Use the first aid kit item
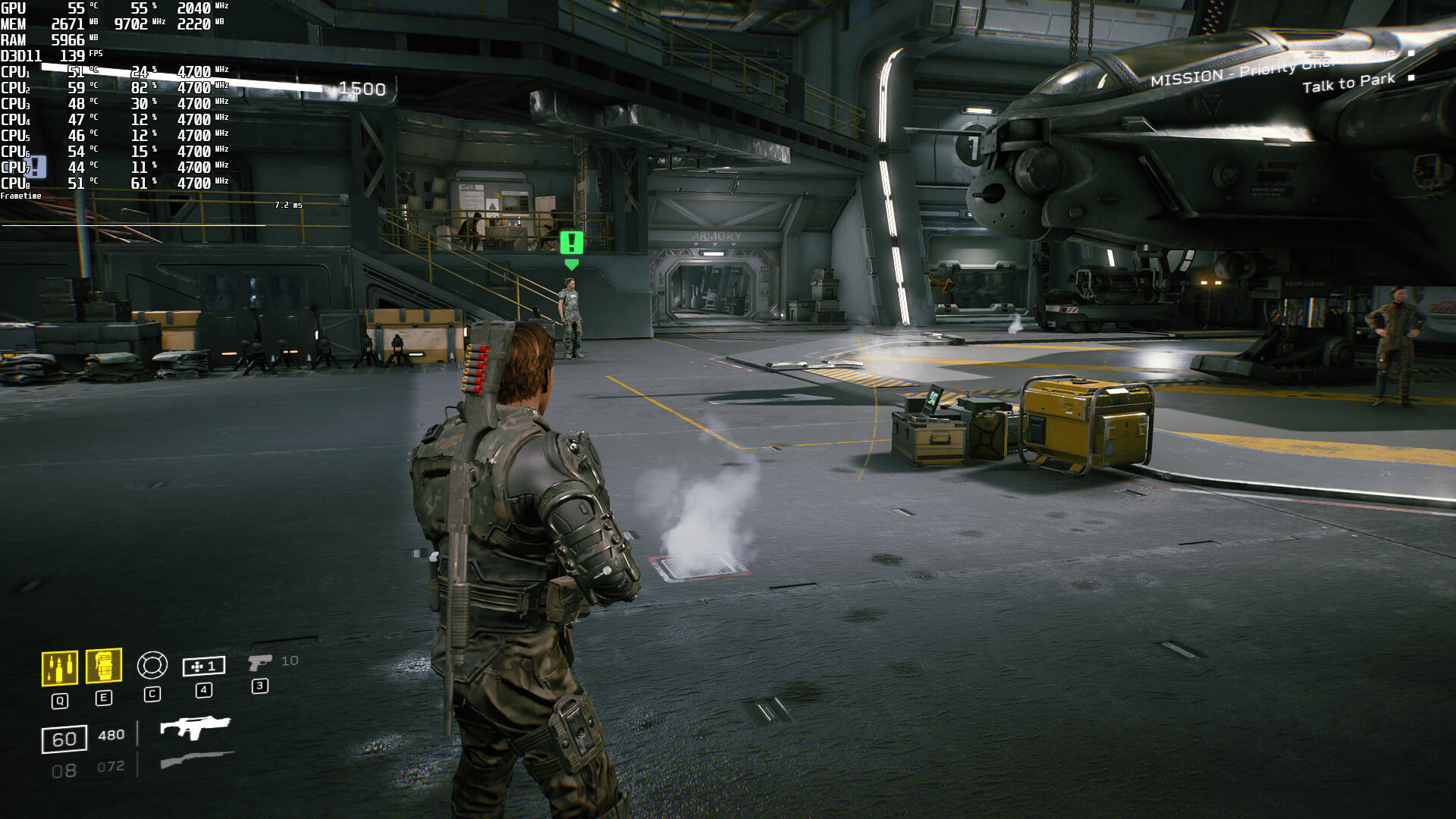The height and width of the screenshot is (819, 1456). (203, 666)
